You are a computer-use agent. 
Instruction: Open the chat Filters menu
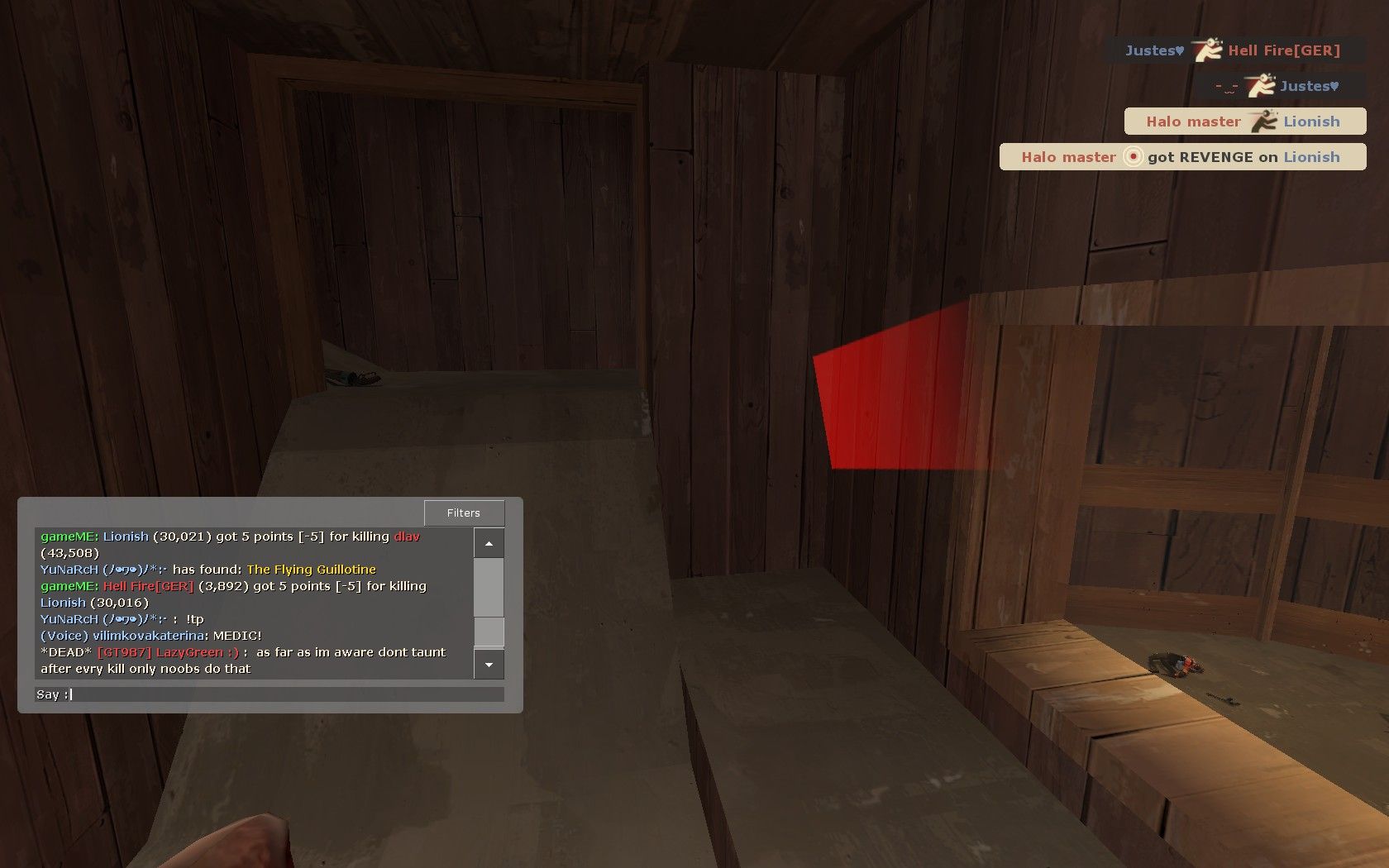464,513
